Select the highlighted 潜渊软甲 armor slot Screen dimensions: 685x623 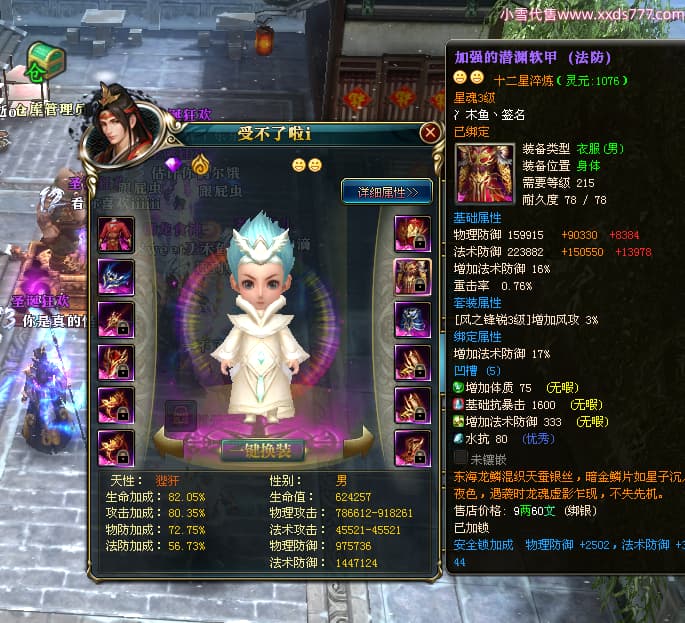(x=412, y=277)
